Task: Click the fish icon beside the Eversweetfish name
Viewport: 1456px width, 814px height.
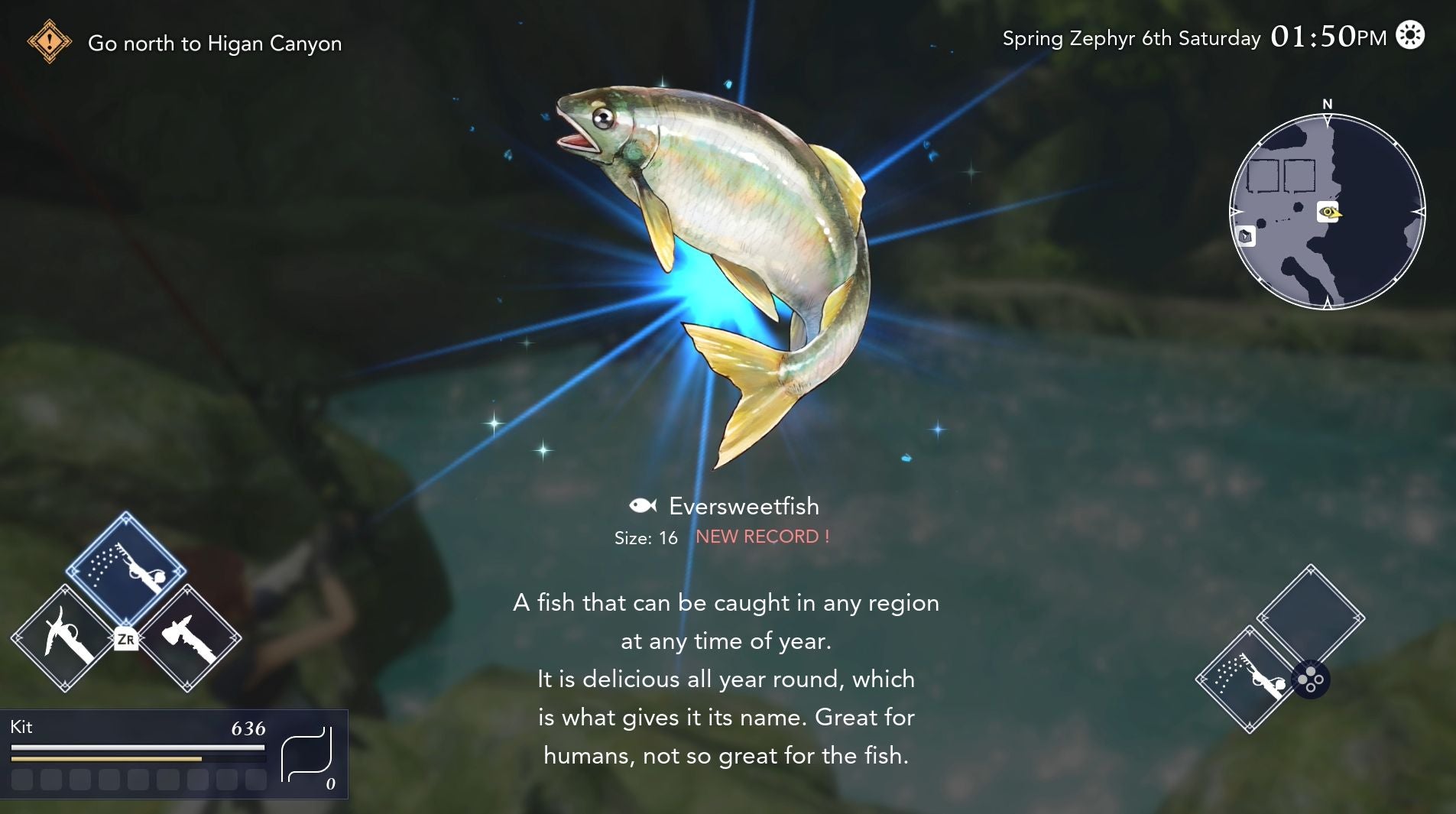Action: coord(642,504)
